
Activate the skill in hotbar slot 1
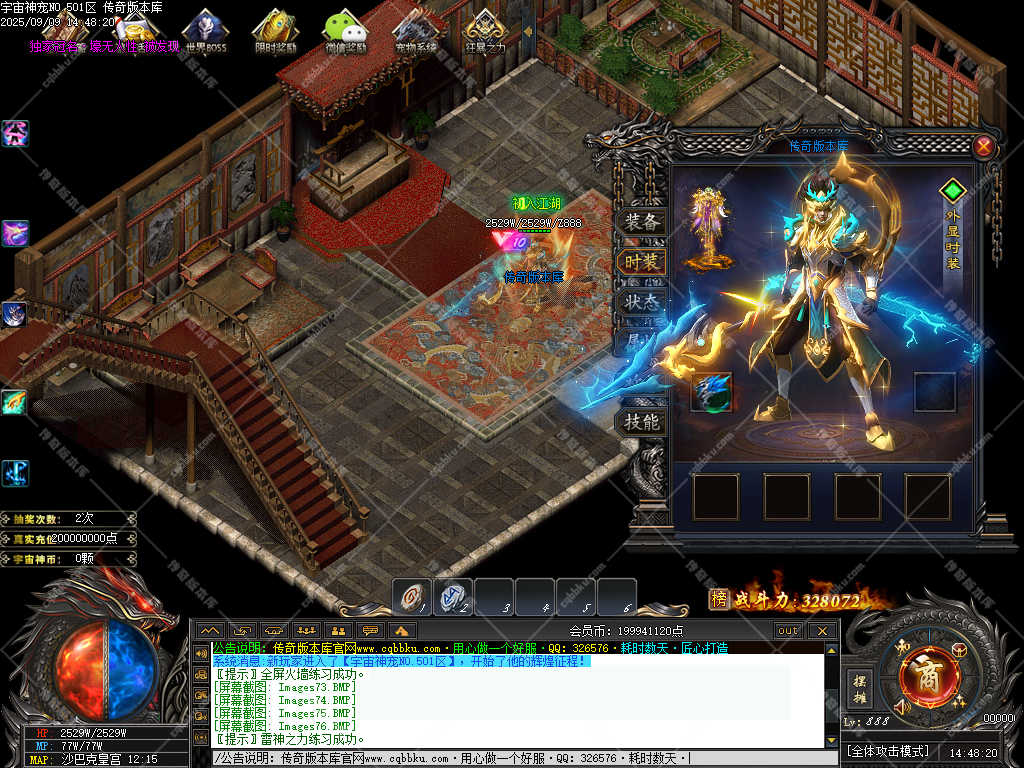click(411, 596)
